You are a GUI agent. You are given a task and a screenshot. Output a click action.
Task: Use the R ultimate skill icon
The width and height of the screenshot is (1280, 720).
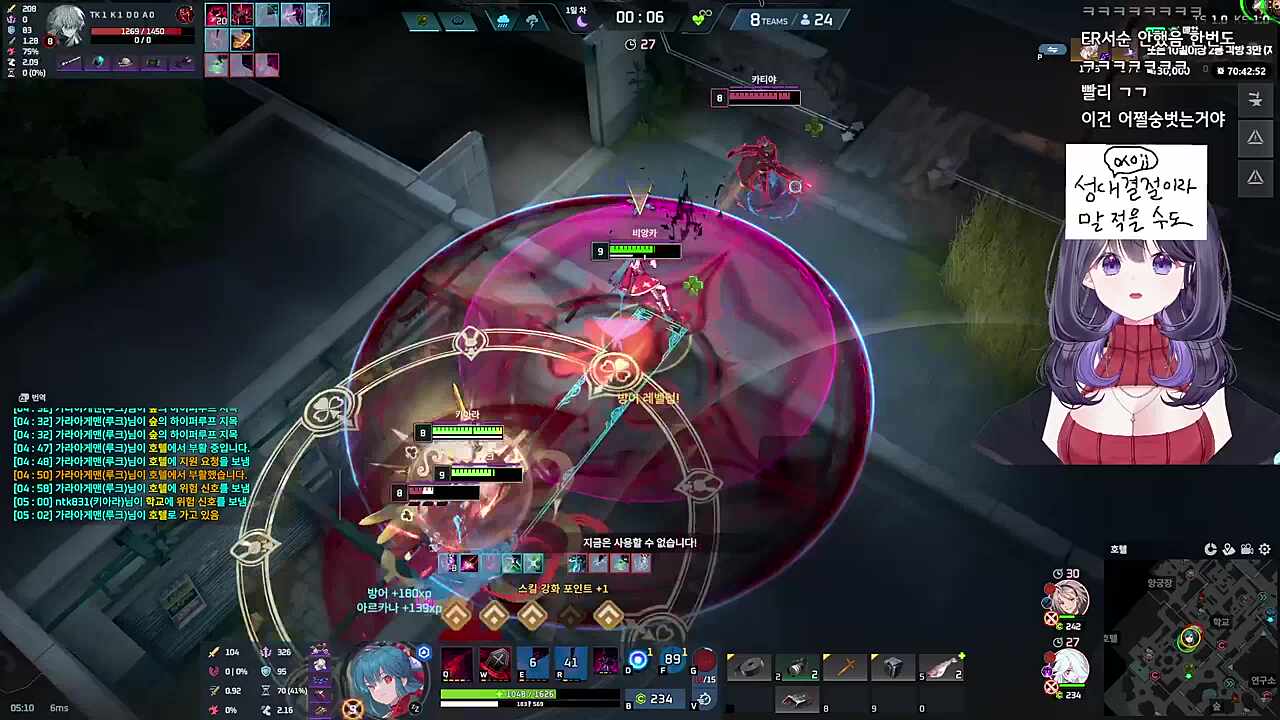tap(570, 664)
